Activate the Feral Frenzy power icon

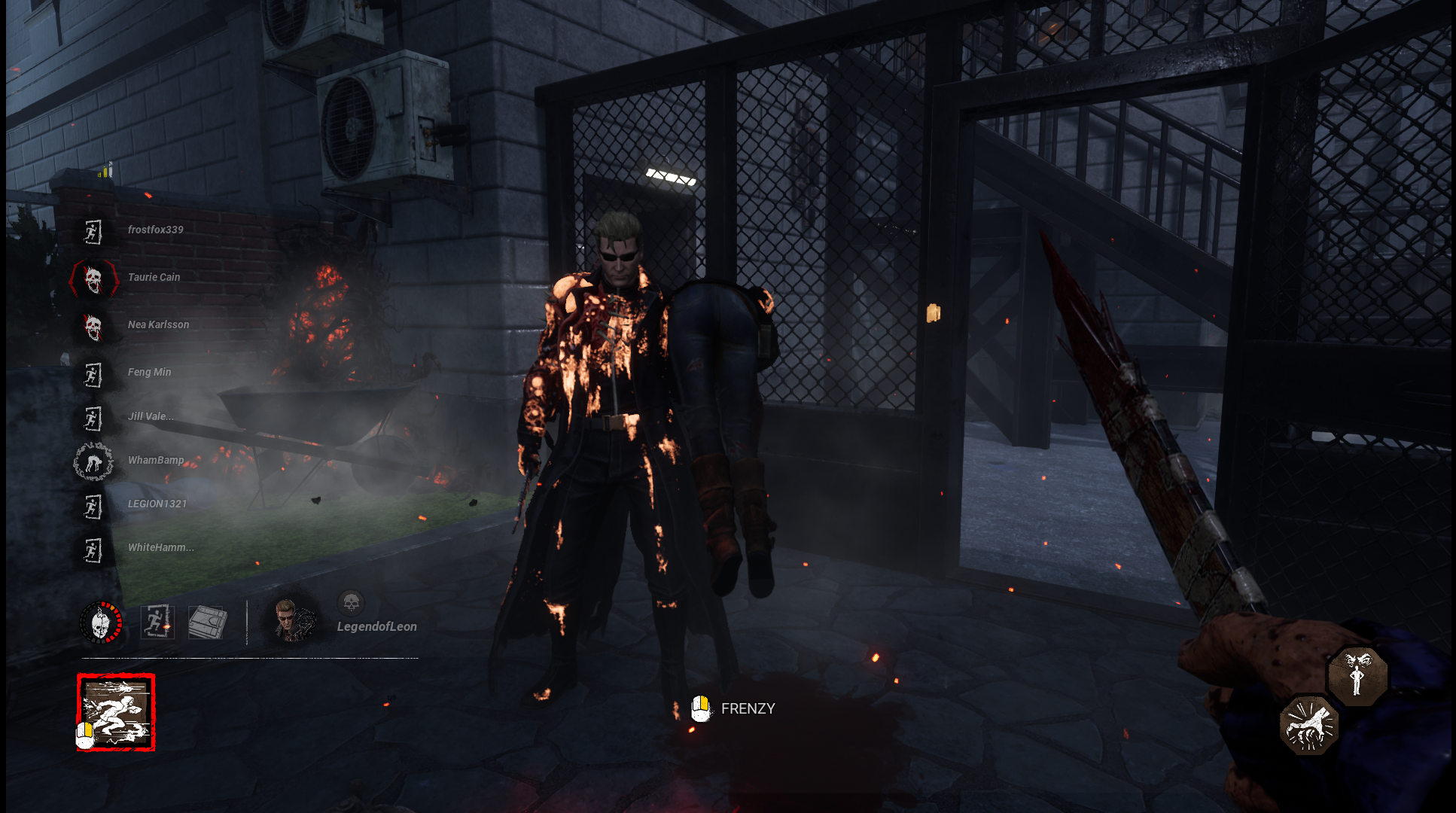(x=116, y=712)
